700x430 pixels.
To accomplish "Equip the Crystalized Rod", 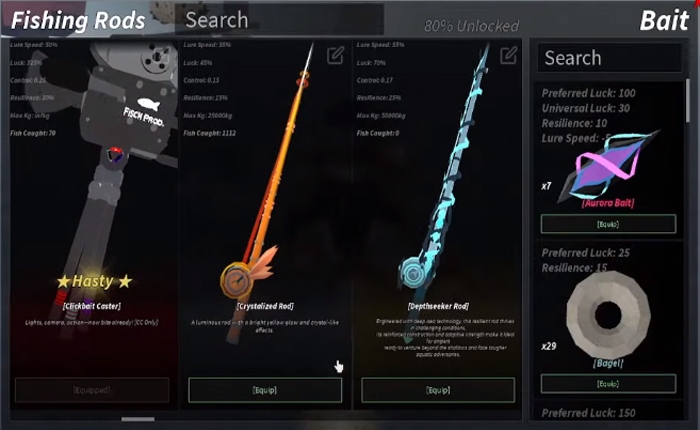I will coord(265,389).
